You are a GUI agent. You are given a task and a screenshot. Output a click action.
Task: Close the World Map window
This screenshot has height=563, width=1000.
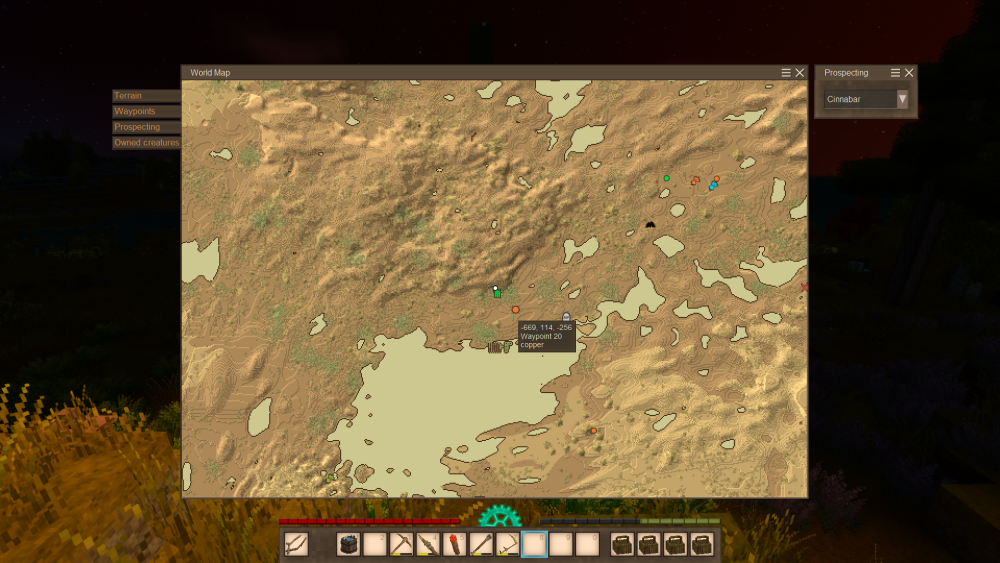800,73
